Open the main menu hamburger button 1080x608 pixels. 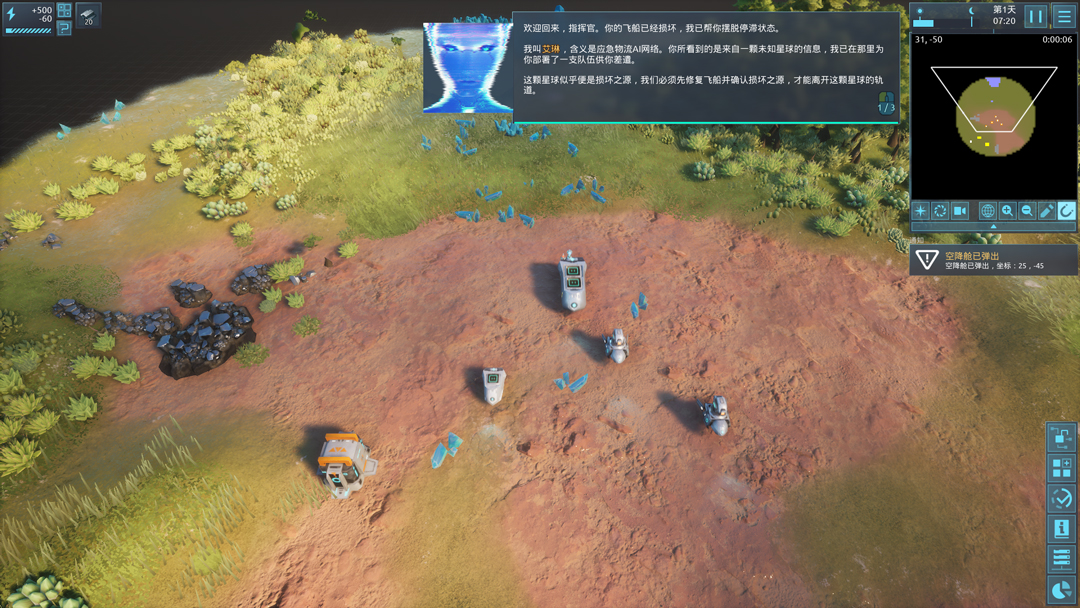1064,16
